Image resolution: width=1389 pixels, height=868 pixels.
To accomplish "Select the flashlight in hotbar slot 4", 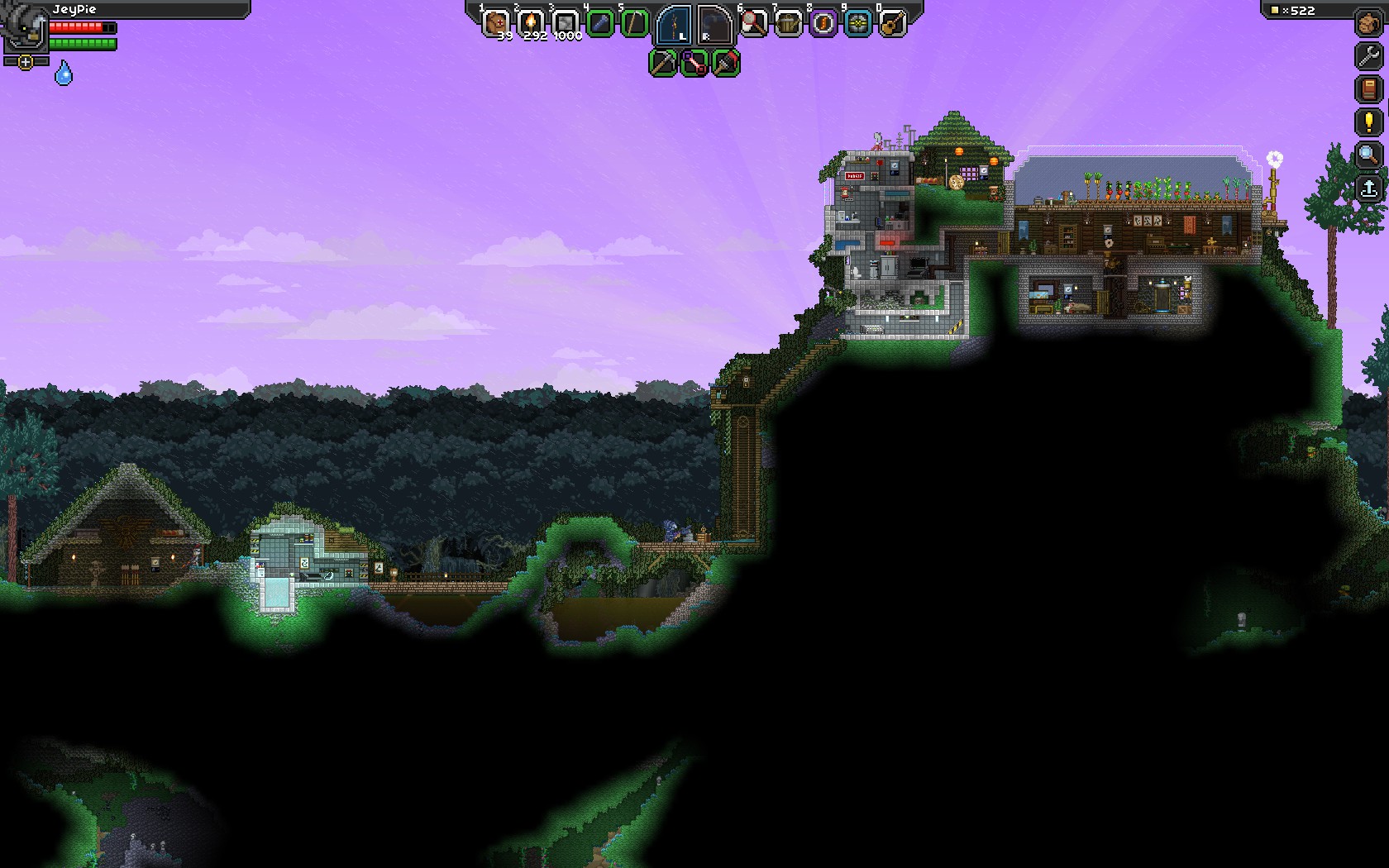I will click(599, 22).
